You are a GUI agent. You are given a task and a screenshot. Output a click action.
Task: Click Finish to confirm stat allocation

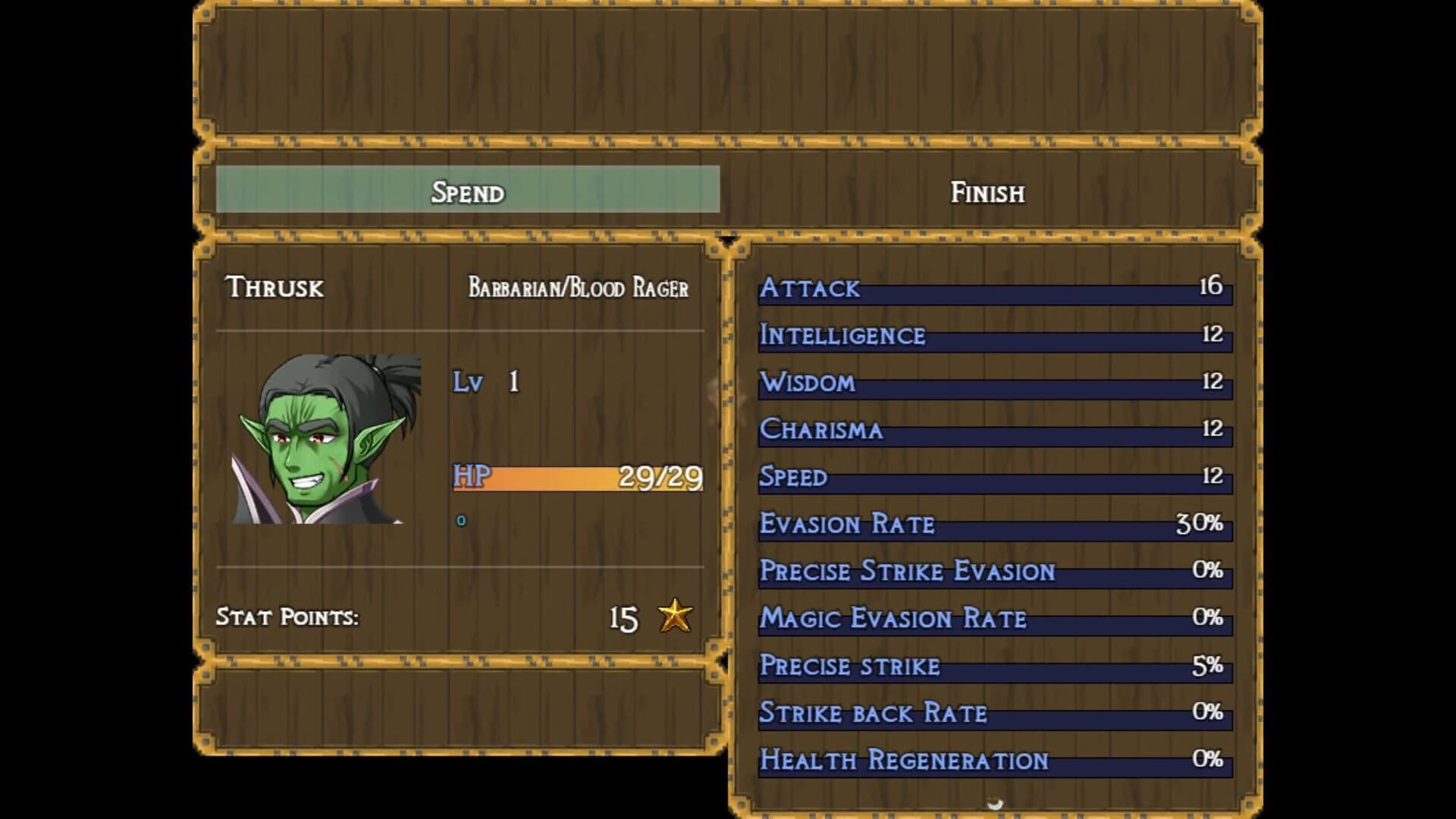point(987,192)
